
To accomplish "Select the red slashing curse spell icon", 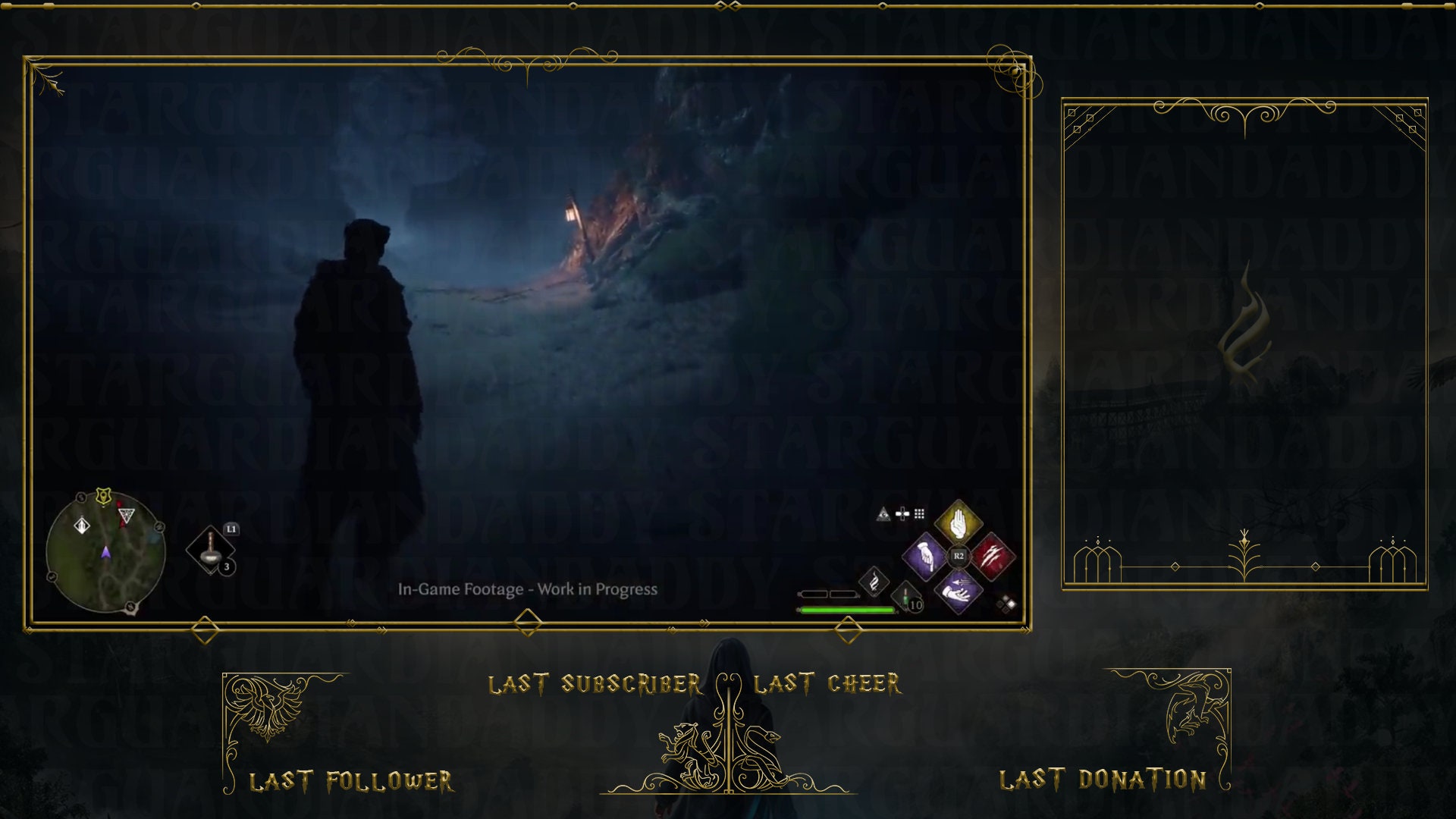I will pos(993,556).
